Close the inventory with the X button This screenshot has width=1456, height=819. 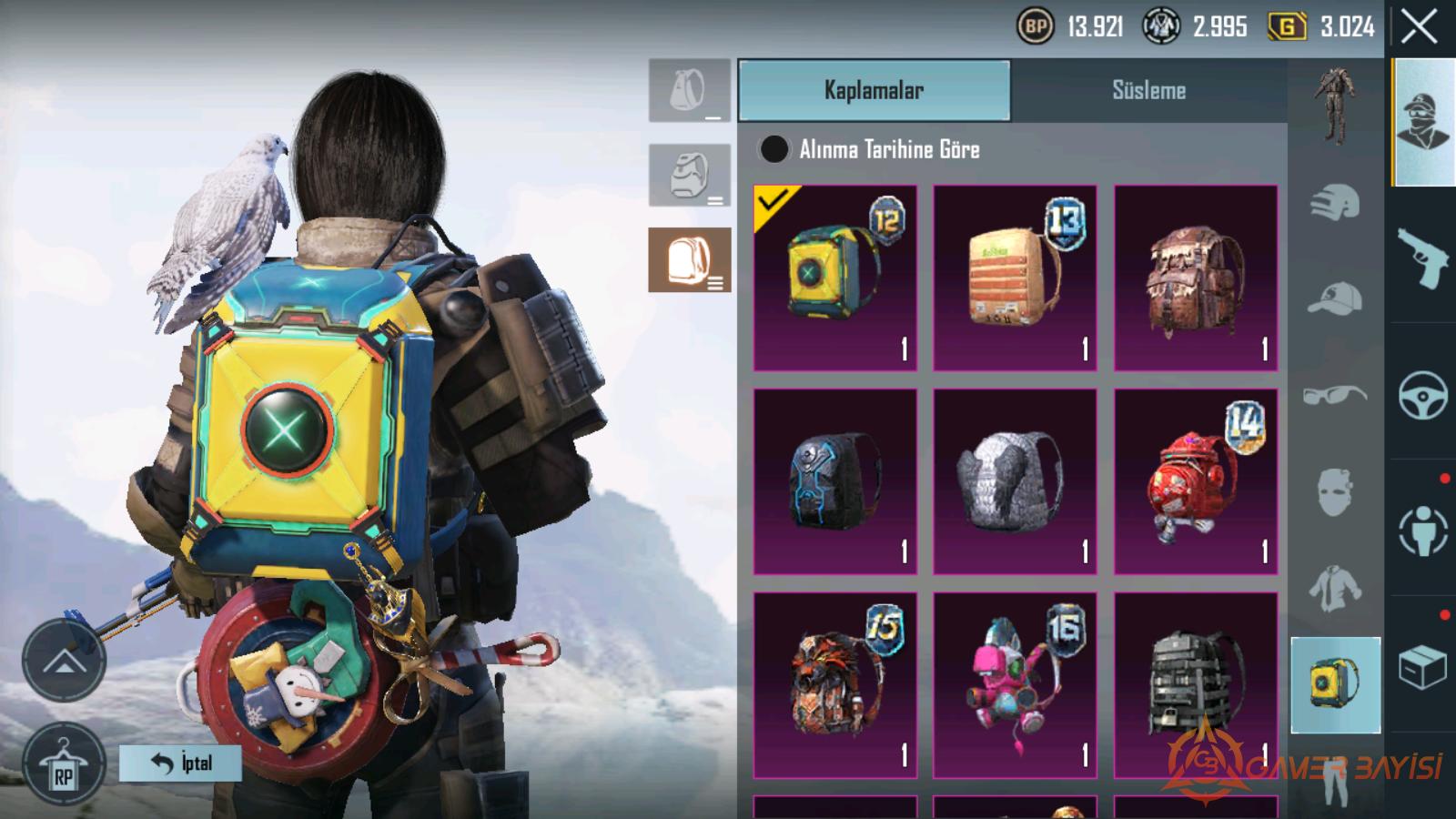coord(1419,27)
